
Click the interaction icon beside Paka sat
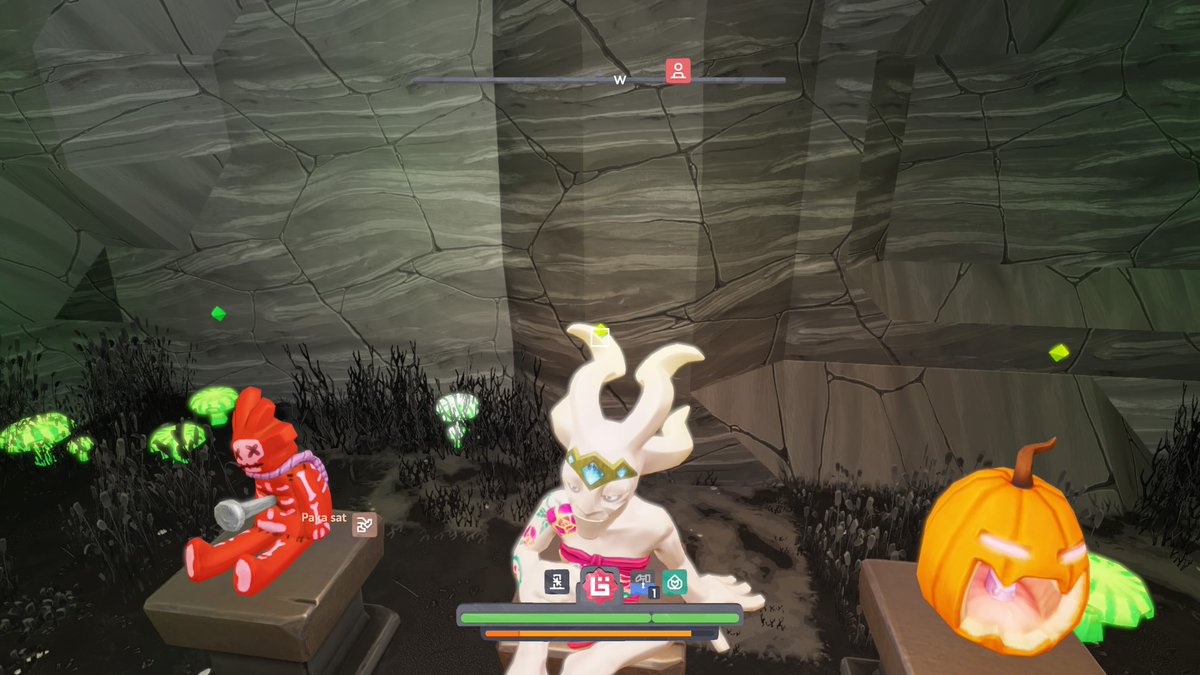tap(365, 524)
